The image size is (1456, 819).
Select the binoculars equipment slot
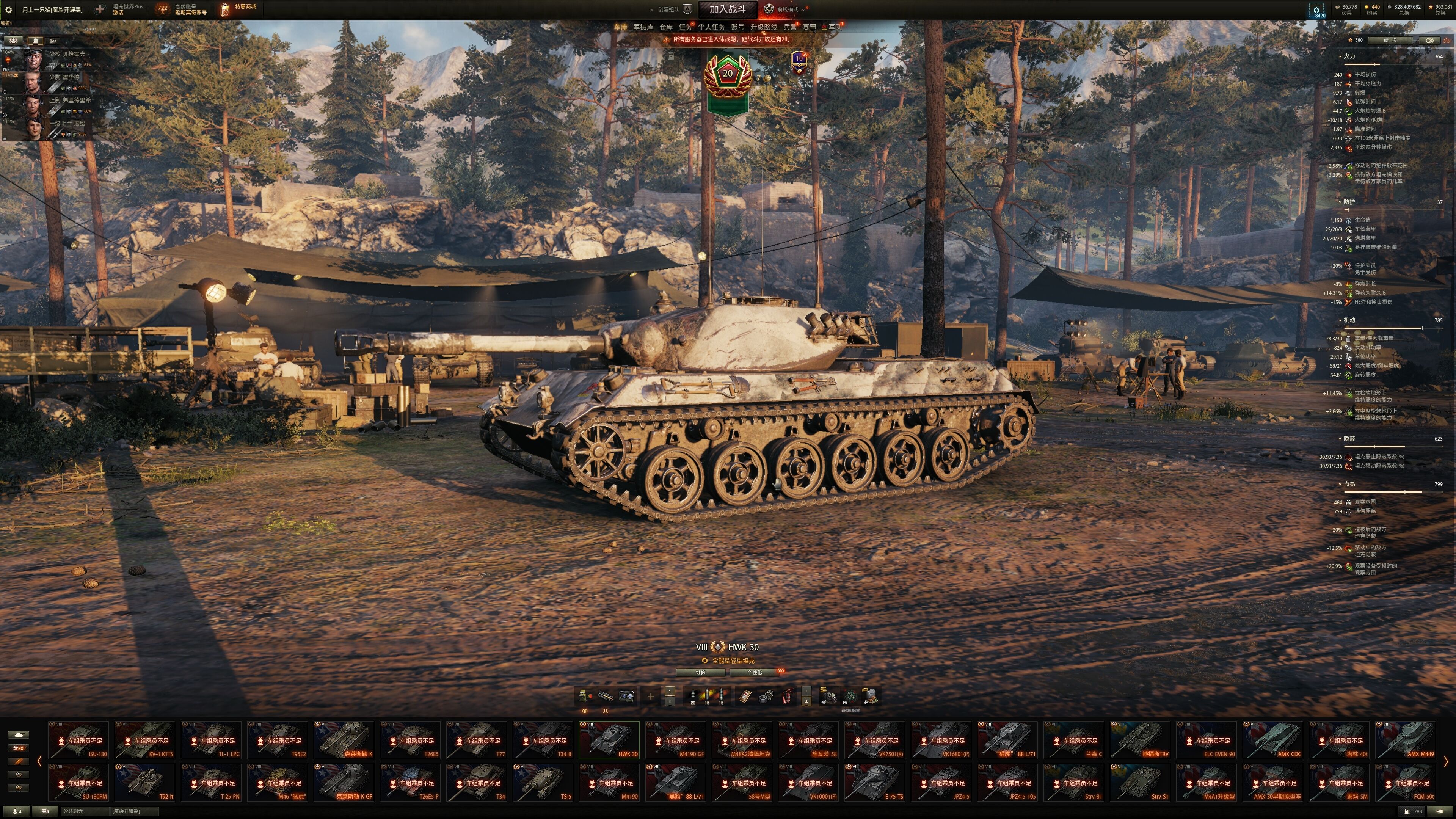[626, 697]
